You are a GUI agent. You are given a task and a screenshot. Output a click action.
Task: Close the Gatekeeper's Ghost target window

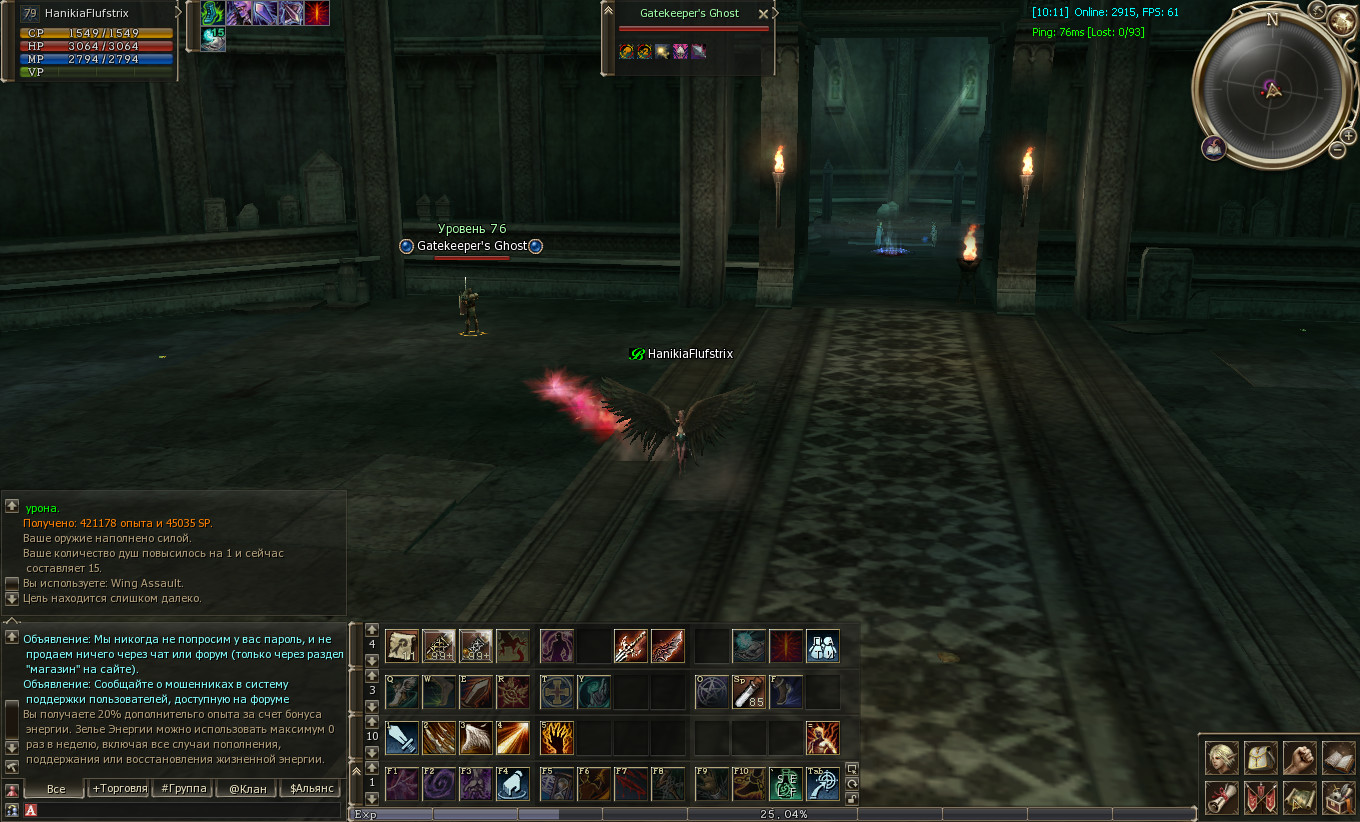(x=764, y=14)
